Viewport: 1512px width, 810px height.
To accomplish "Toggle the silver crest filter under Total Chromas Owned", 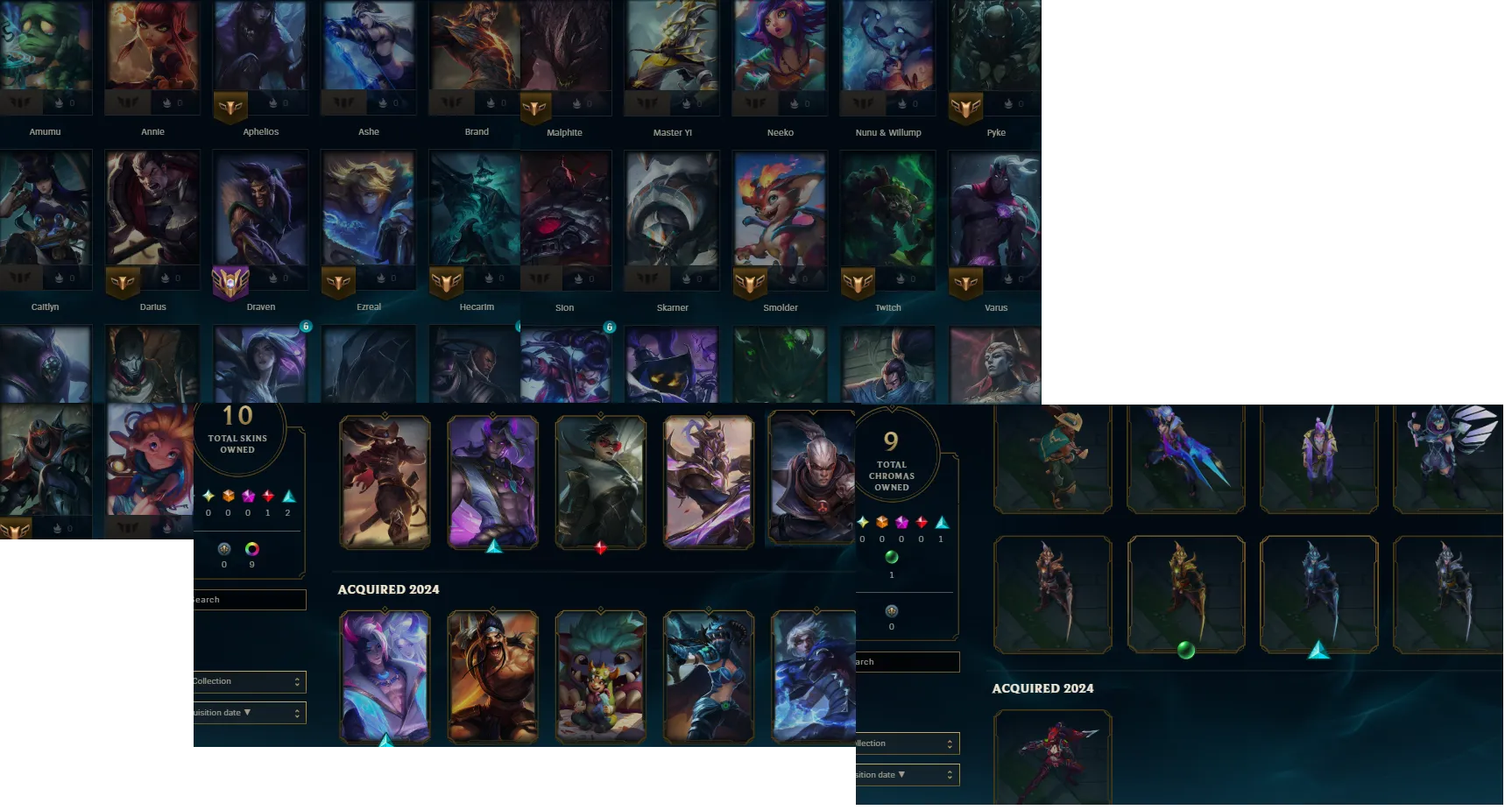I will tap(892, 610).
